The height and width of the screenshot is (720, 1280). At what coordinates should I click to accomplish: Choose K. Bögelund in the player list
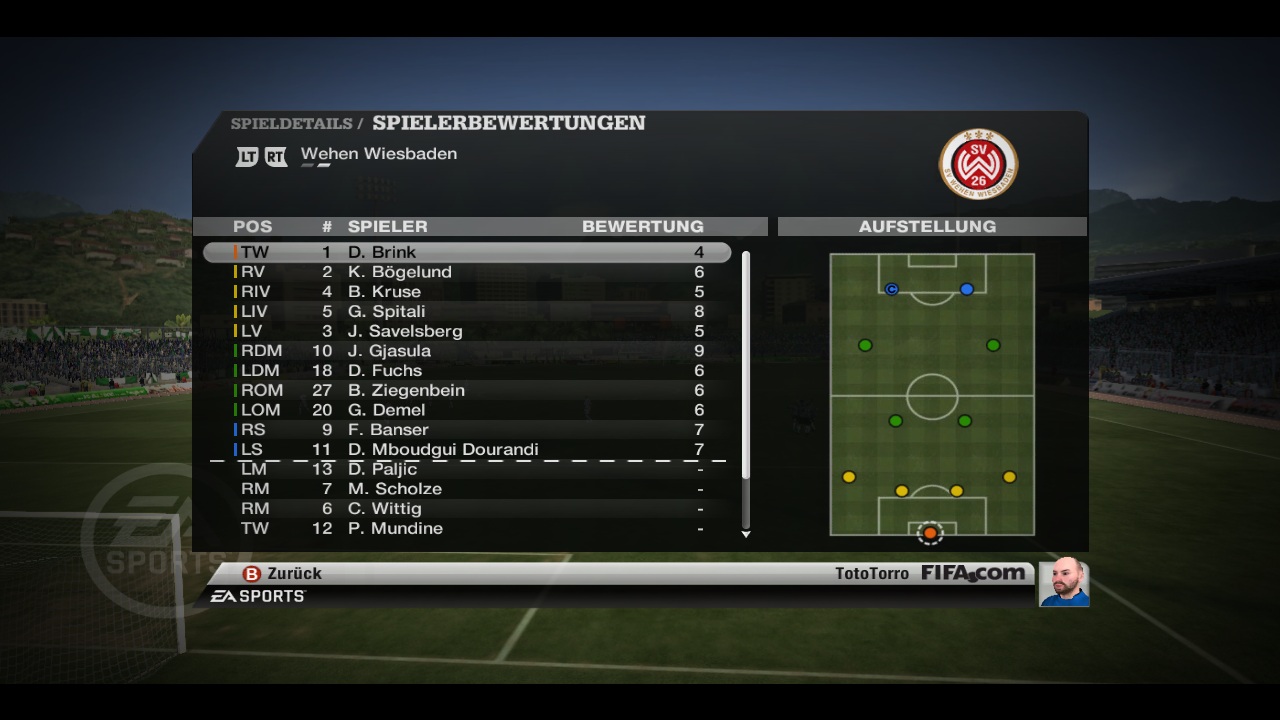[x=467, y=272]
